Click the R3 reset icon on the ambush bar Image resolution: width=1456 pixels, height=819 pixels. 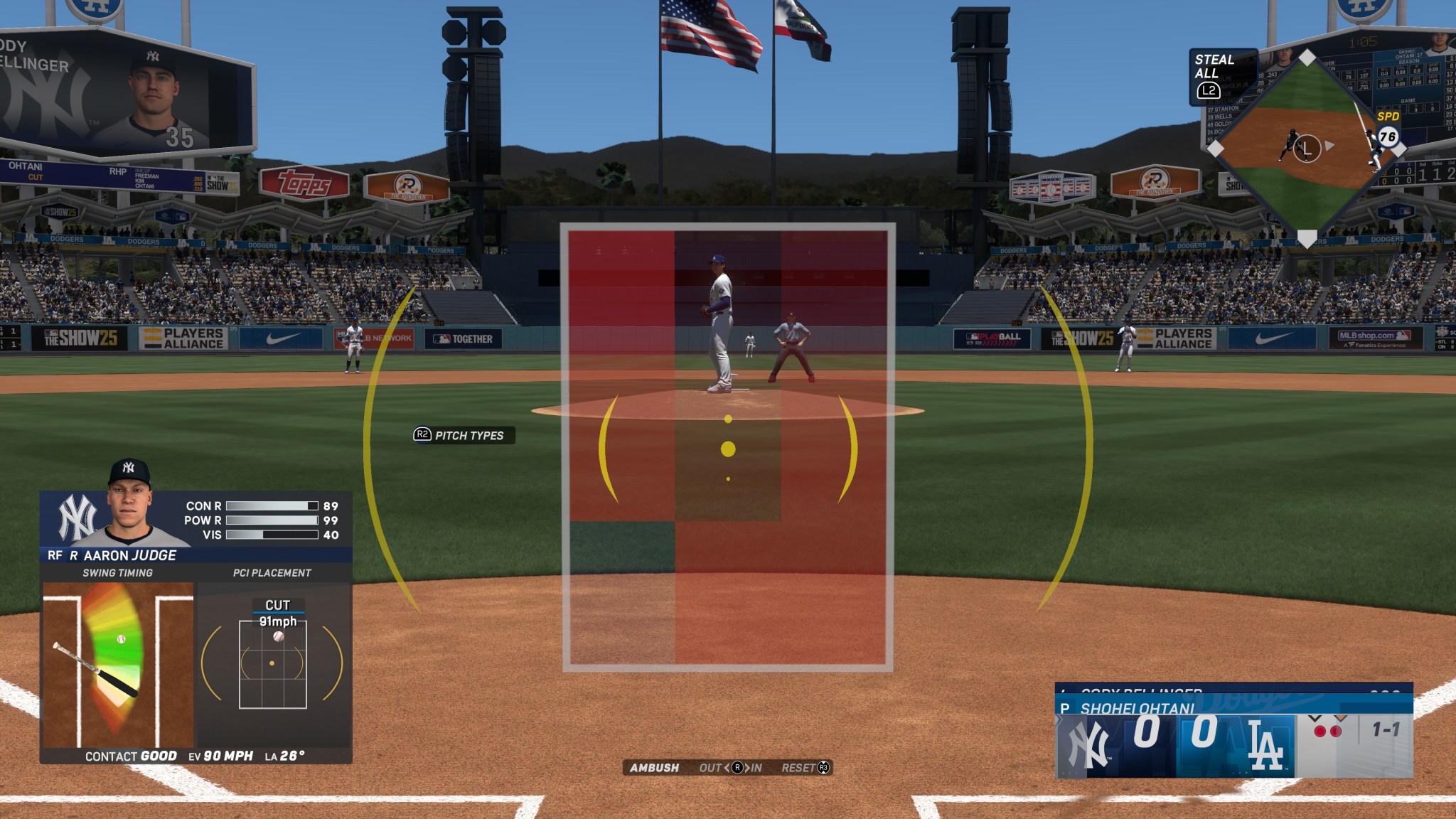tap(823, 767)
